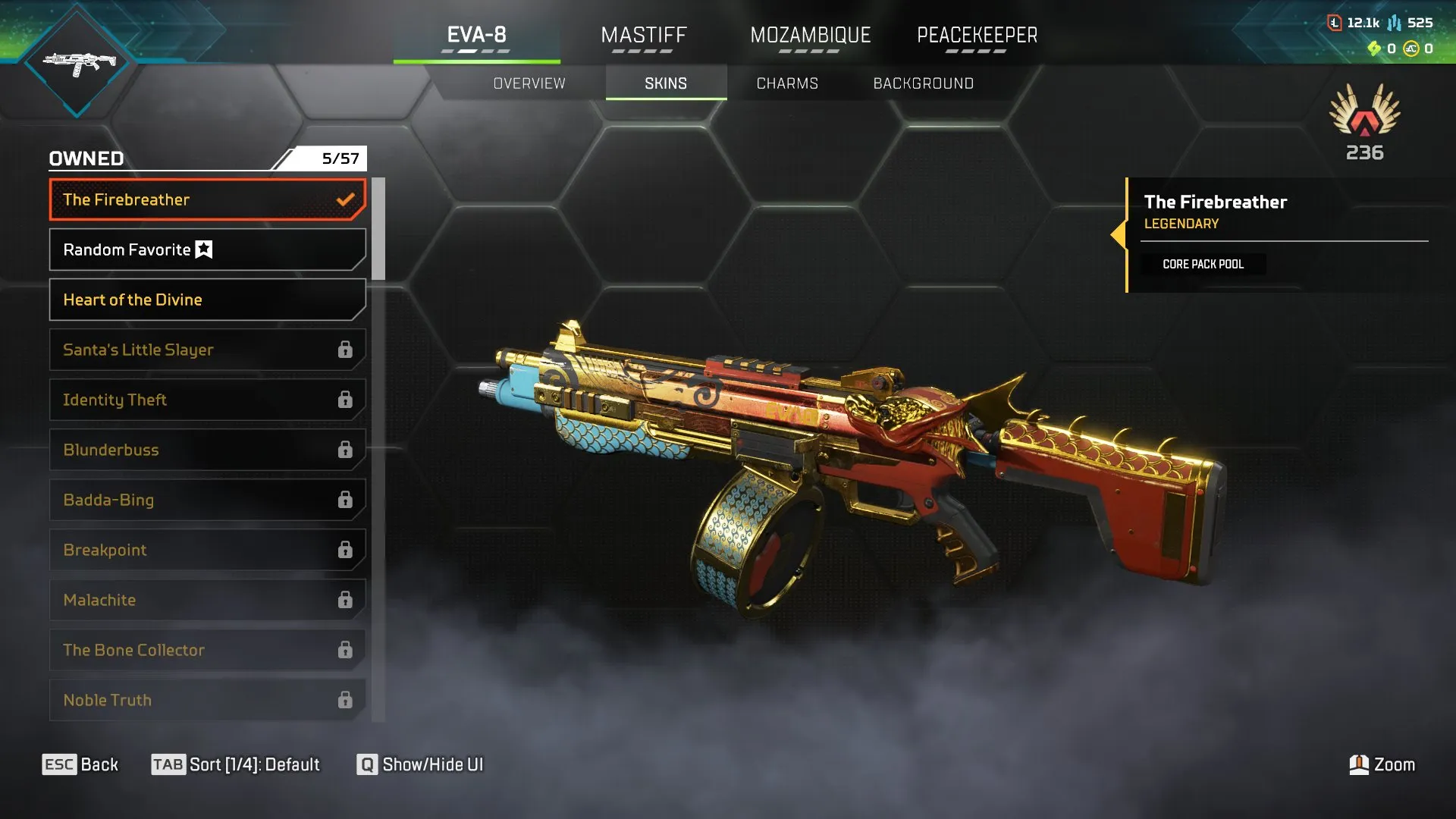Screen dimensions: 1456x819
Task: Click the Crafting Metals currency icon
Action: coord(1395,23)
